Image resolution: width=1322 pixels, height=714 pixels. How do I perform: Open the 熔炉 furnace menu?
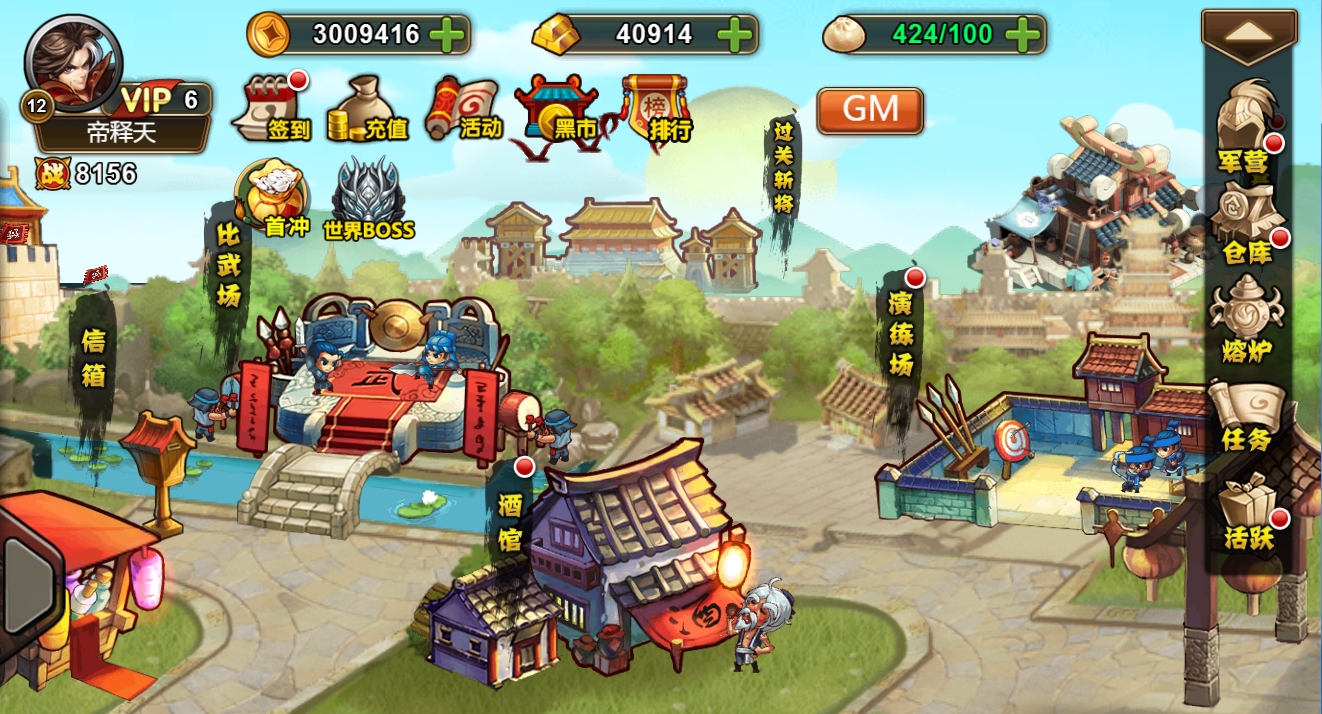pyautogui.click(x=1246, y=320)
